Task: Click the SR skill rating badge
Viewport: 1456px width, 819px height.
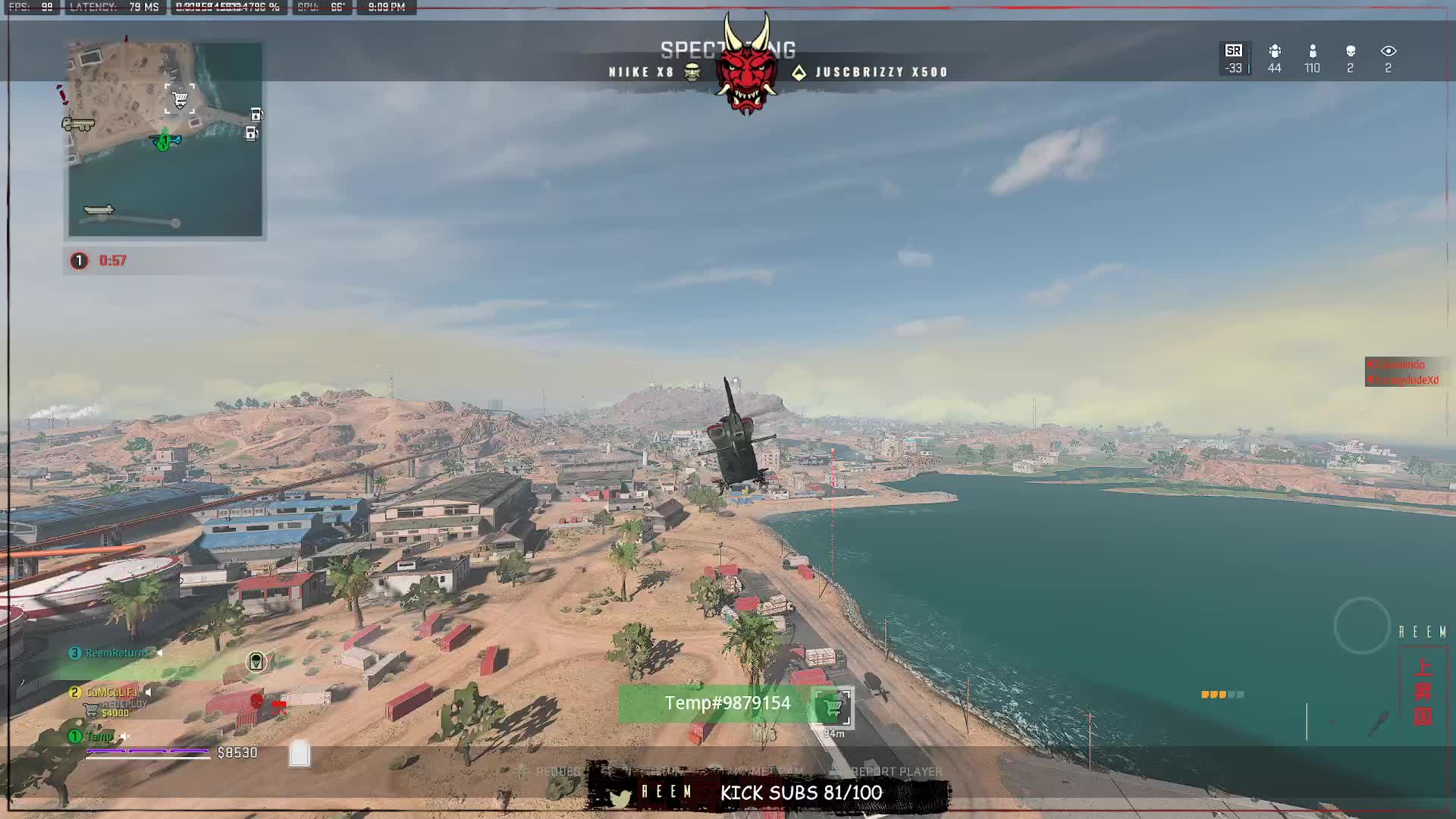Action: click(x=1234, y=52)
